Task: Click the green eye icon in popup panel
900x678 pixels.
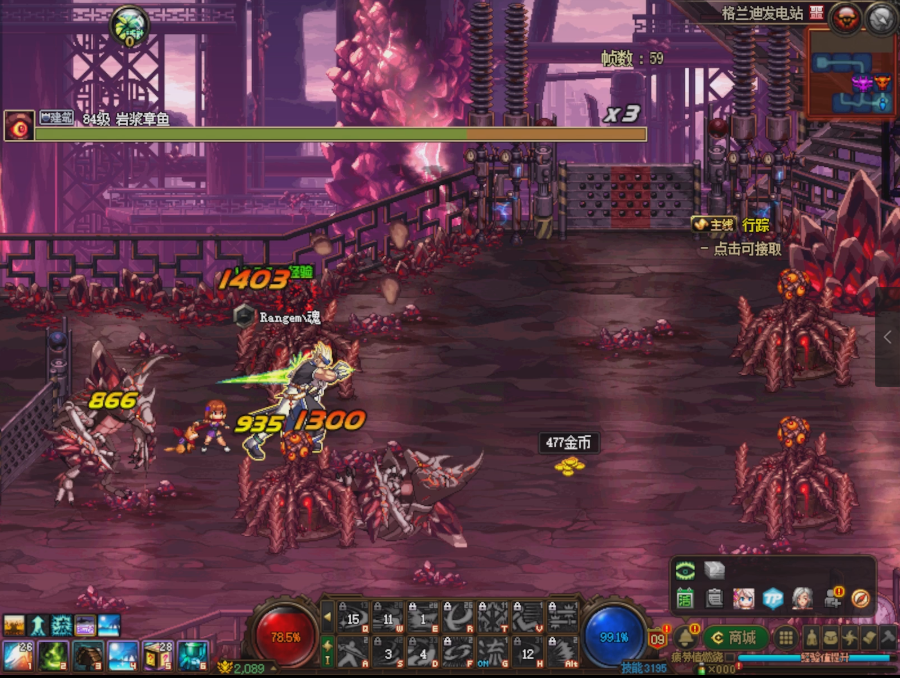Action: click(x=685, y=571)
